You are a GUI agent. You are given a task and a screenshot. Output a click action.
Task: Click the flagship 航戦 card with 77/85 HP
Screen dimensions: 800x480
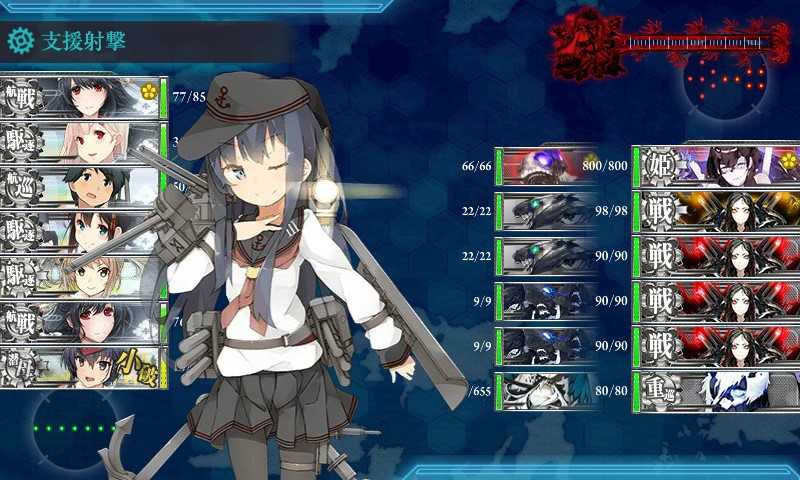[80, 97]
